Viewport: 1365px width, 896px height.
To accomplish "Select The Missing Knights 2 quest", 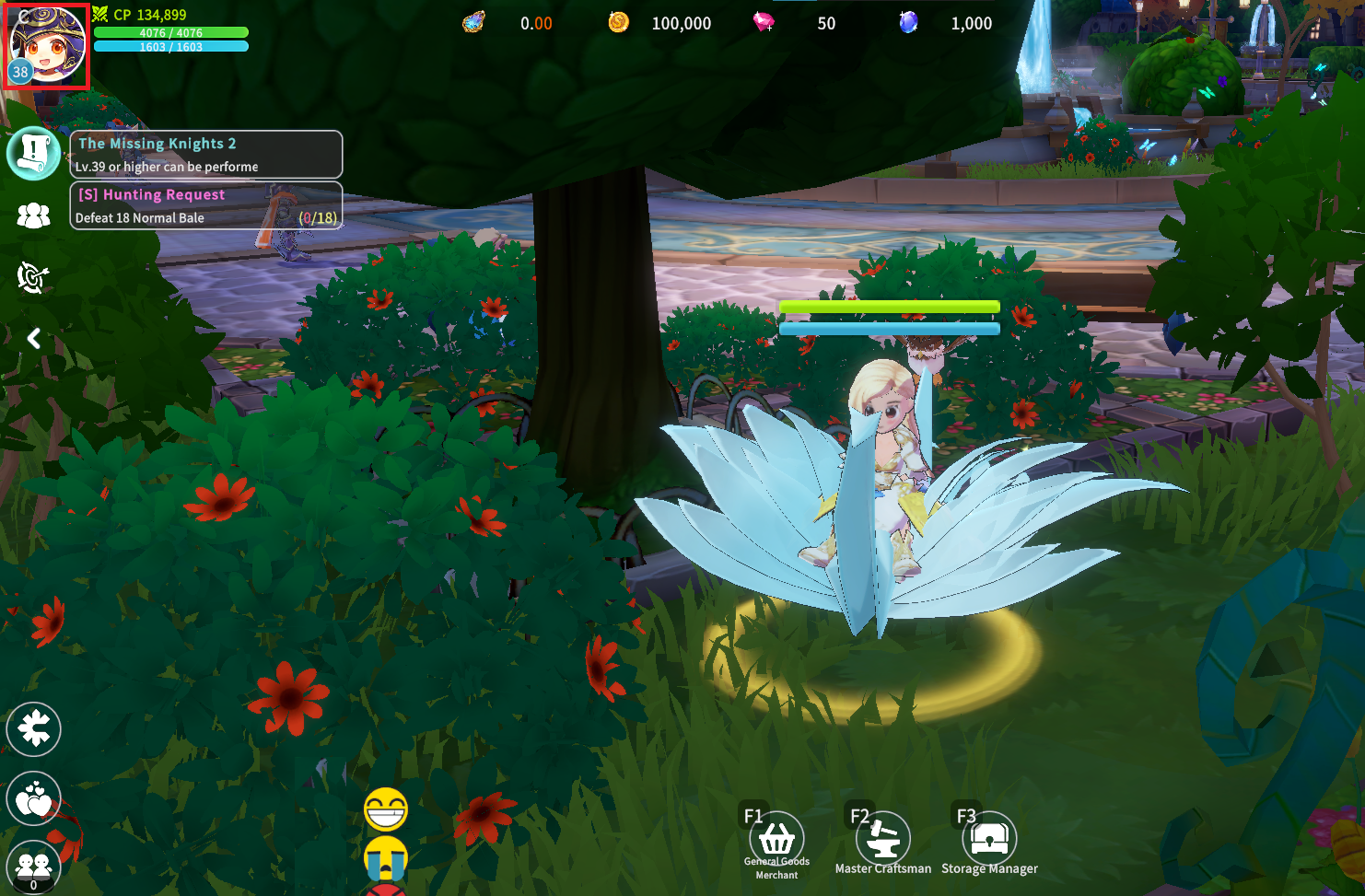I will coord(206,154).
